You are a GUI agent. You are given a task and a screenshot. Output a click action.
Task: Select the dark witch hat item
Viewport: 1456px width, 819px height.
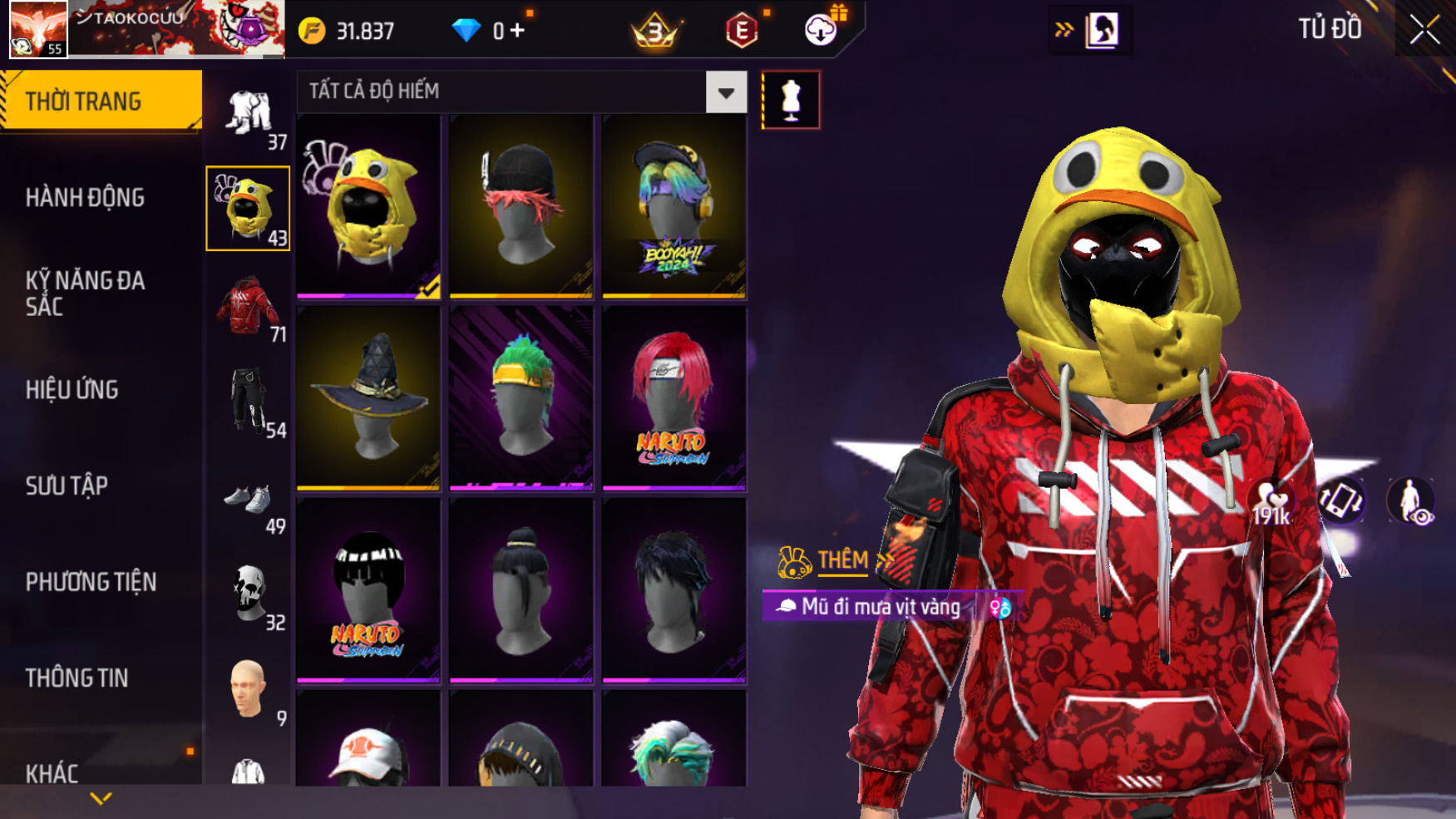[x=368, y=398]
